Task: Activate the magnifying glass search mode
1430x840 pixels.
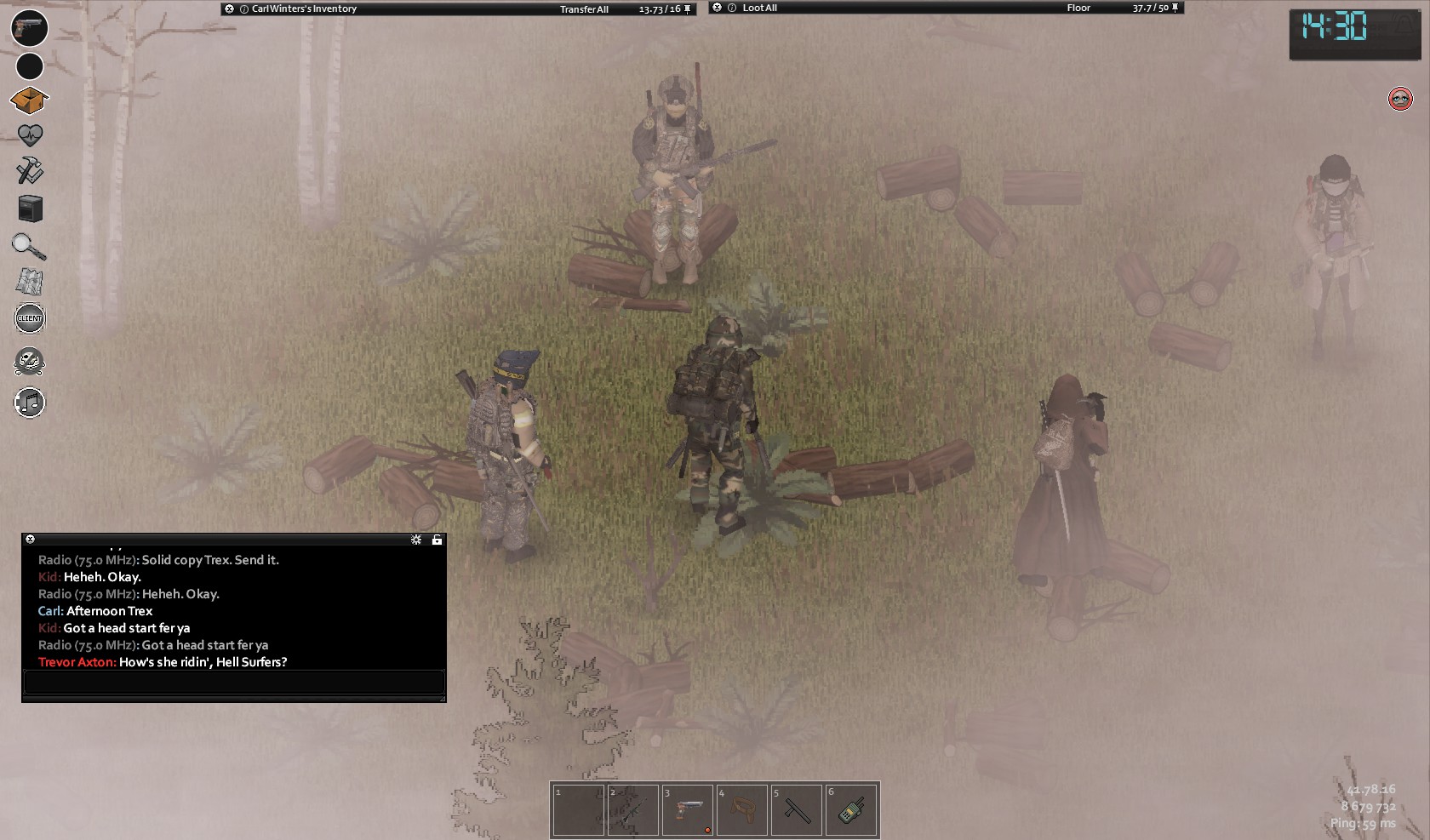Action: coord(29,246)
